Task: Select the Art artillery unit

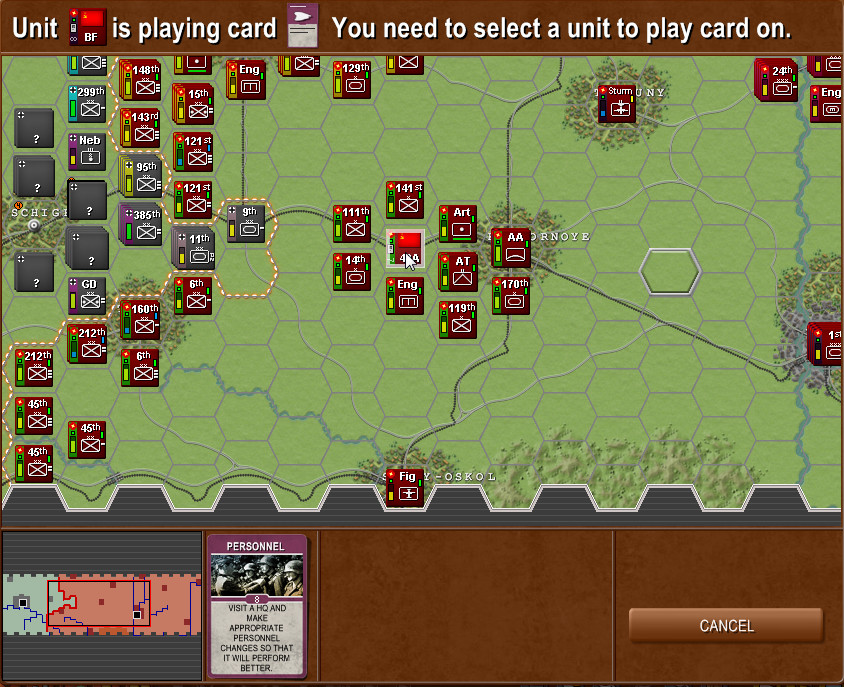Action: pyautogui.click(x=458, y=223)
